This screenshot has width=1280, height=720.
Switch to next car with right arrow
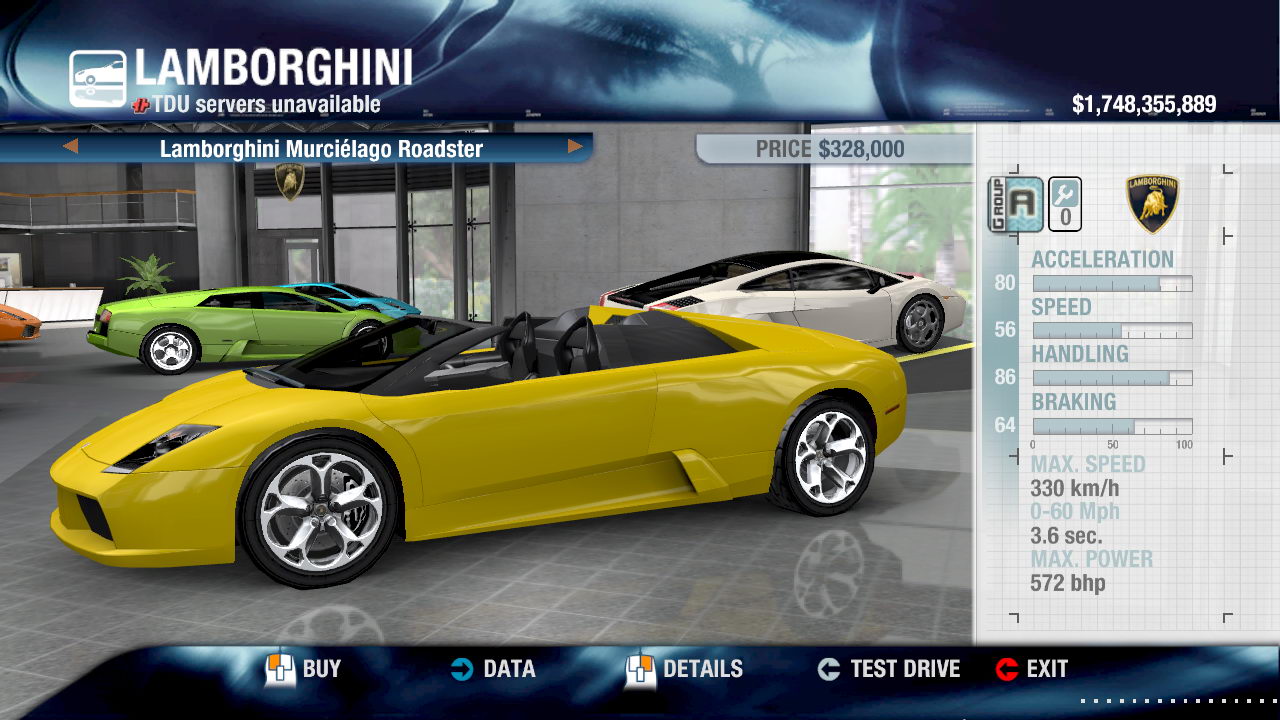(x=575, y=147)
